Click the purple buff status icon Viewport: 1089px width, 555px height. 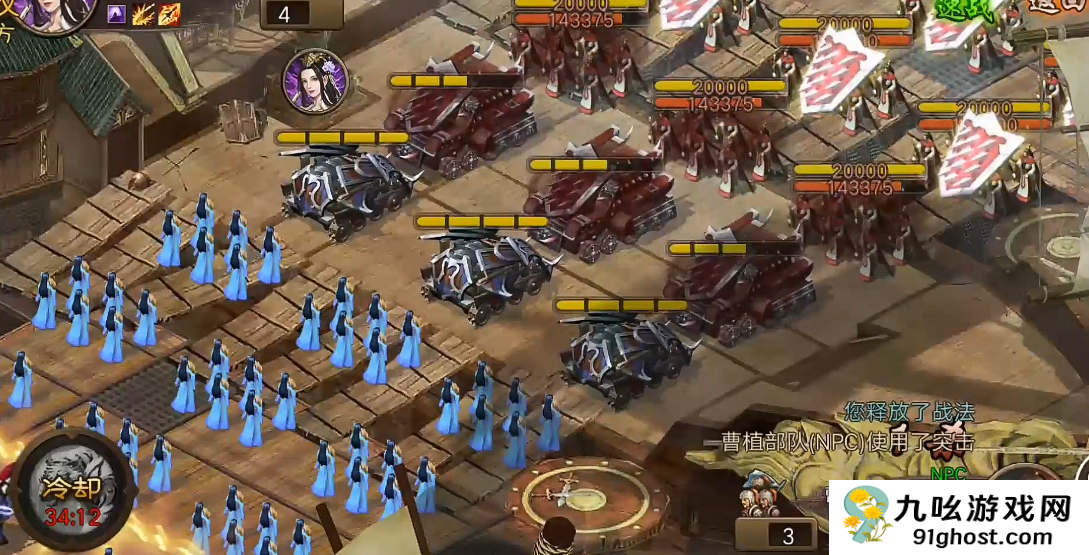(x=117, y=14)
